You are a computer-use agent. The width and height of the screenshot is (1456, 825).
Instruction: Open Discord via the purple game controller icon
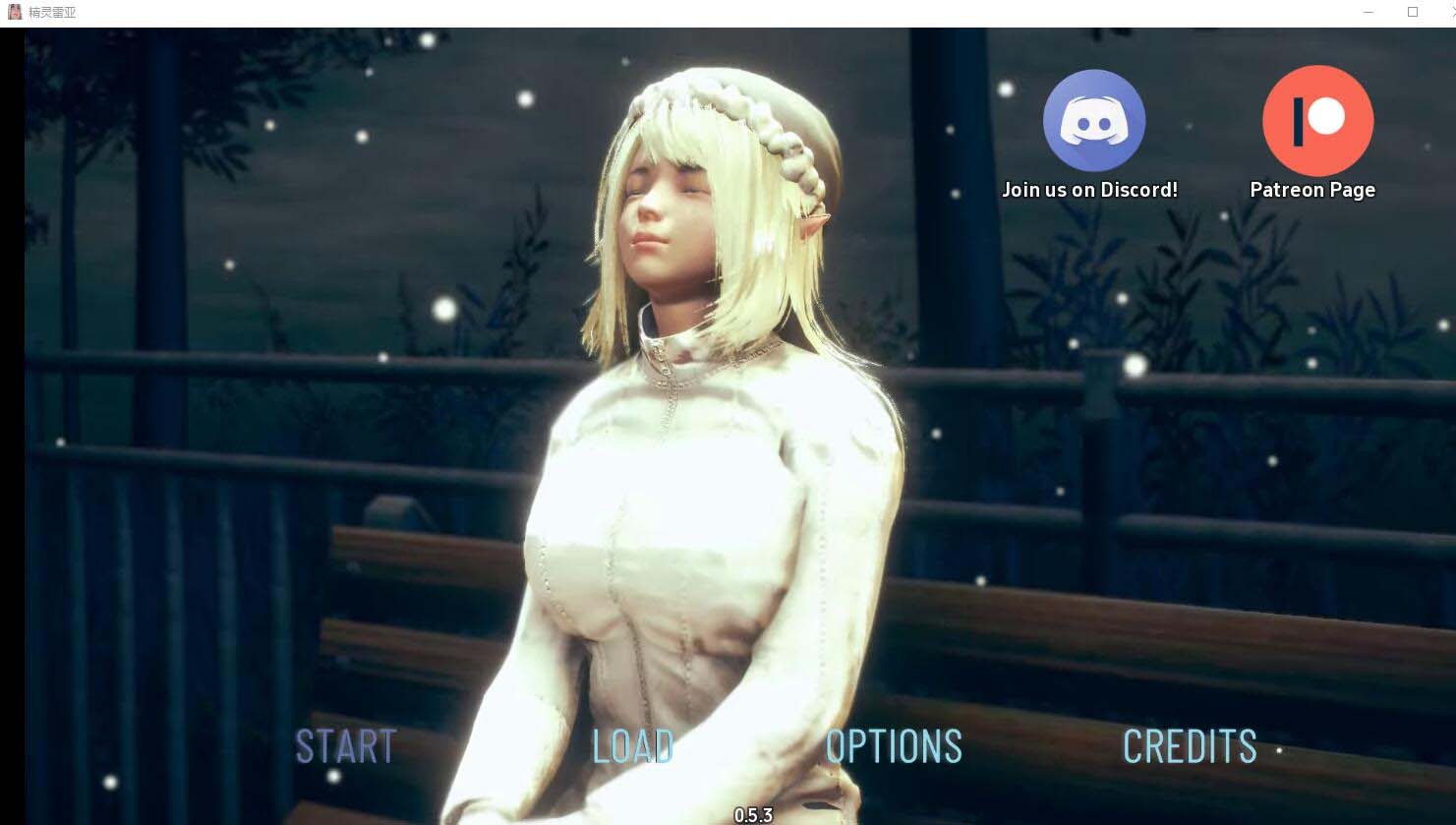pos(1093,119)
